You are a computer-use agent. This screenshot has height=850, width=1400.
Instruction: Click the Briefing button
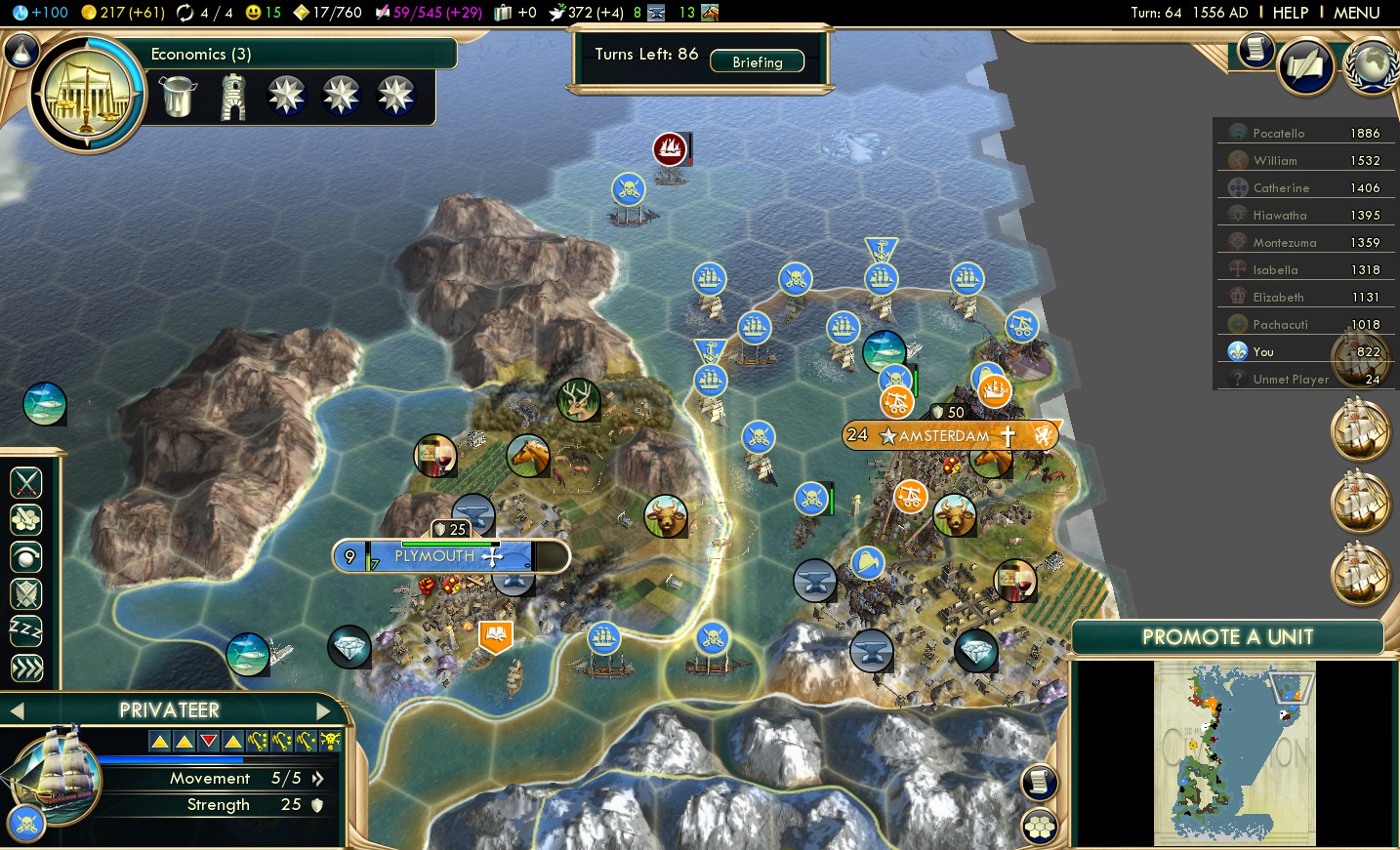coord(758,61)
